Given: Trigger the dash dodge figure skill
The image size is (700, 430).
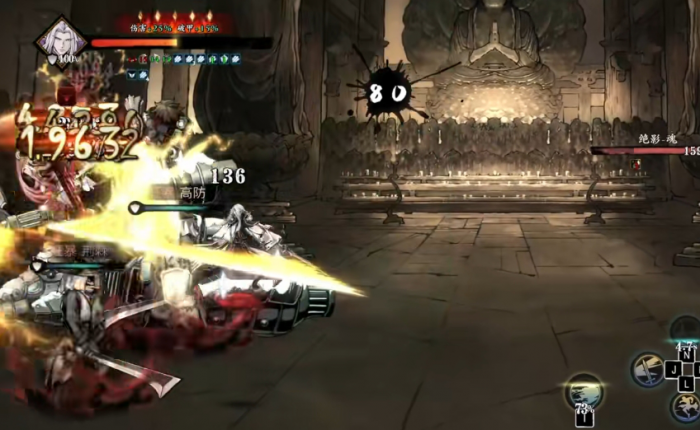Looking at the screenshot, I should [686, 405].
